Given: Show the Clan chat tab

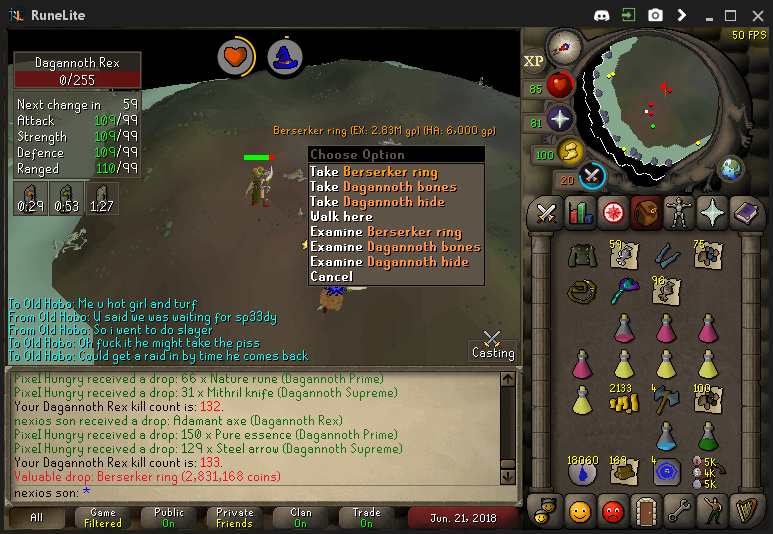Looking at the screenshot, I should 300,518.
